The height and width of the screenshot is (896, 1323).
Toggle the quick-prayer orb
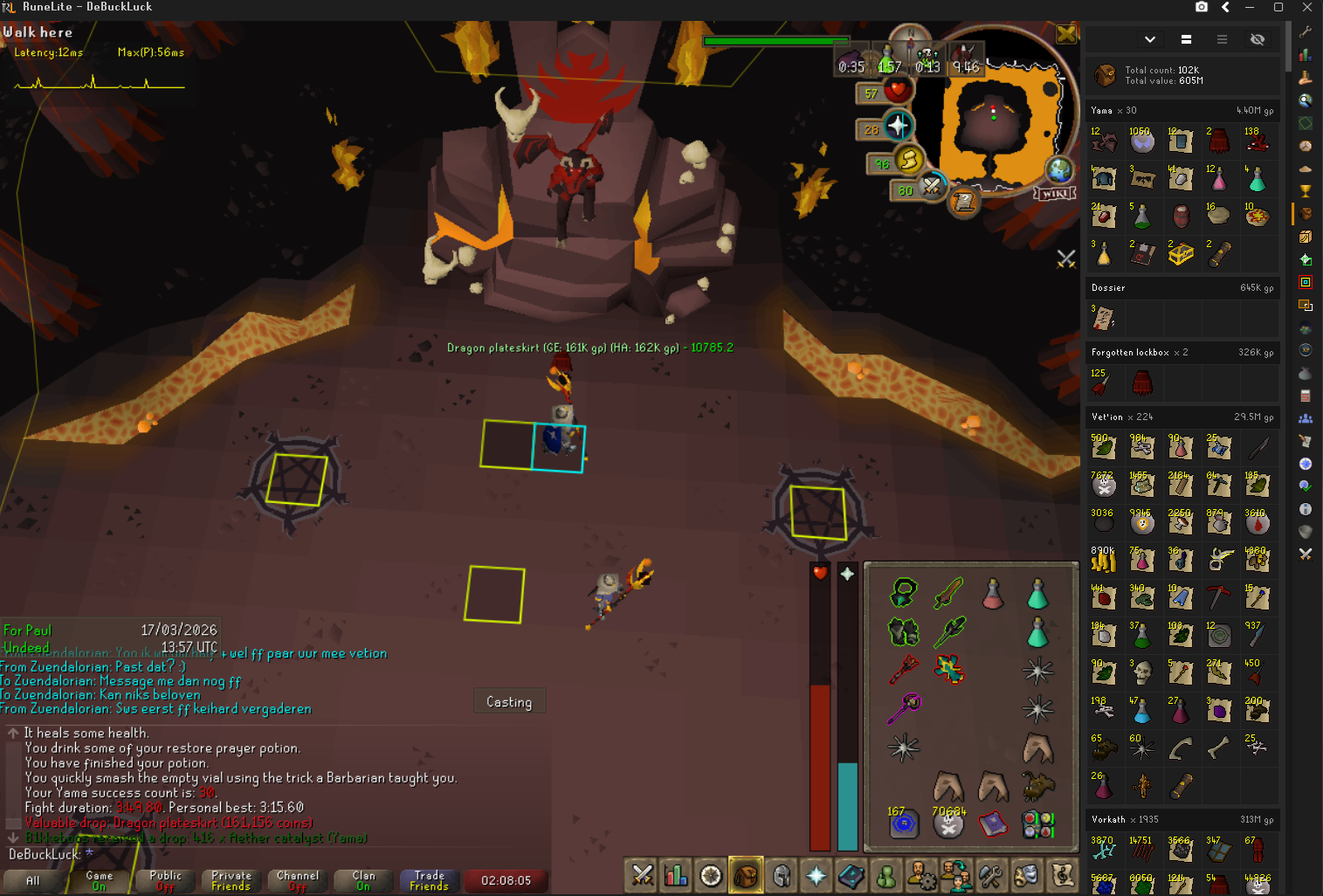coord(898,127)
